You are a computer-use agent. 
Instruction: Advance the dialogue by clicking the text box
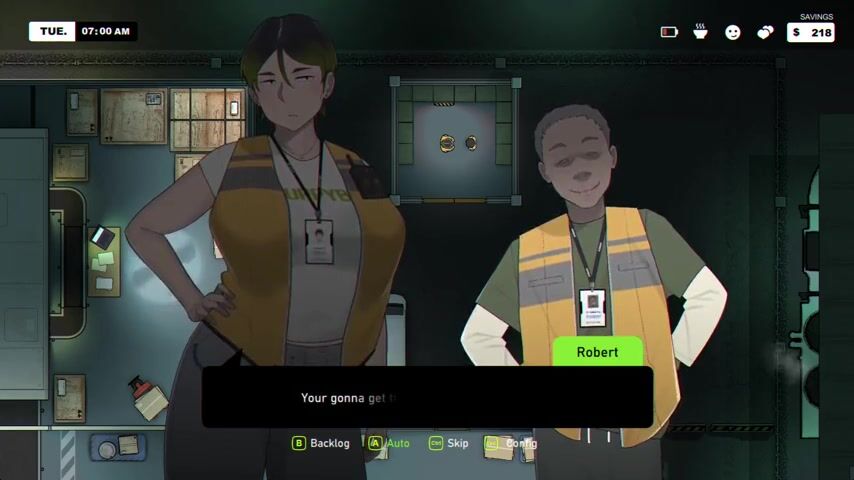427,398
